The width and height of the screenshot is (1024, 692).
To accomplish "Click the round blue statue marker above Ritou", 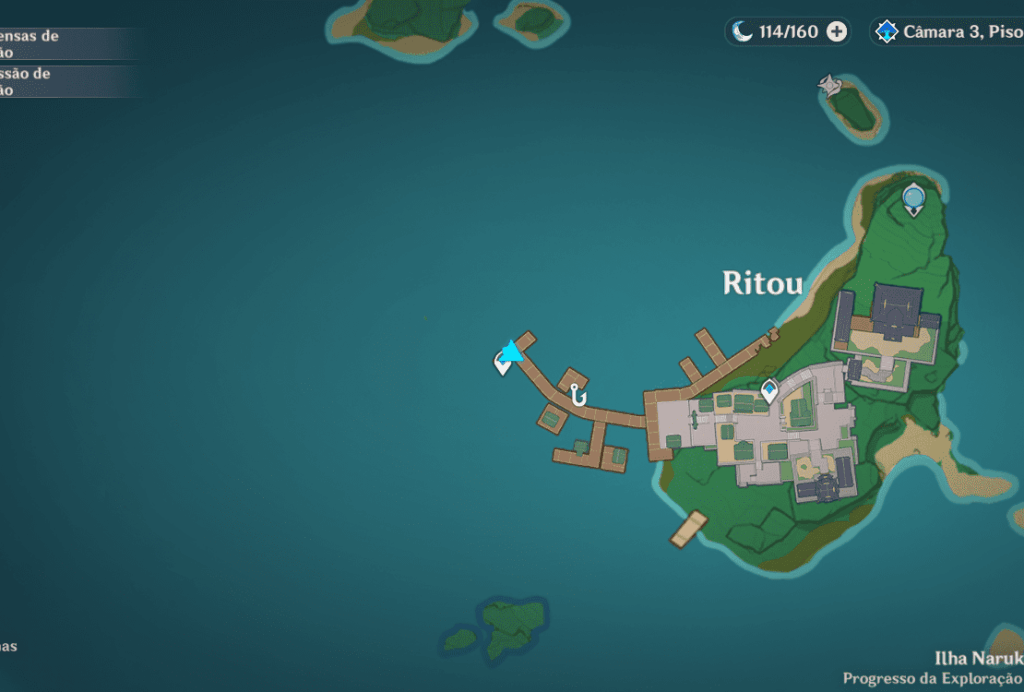I will [x=913, y=199].
